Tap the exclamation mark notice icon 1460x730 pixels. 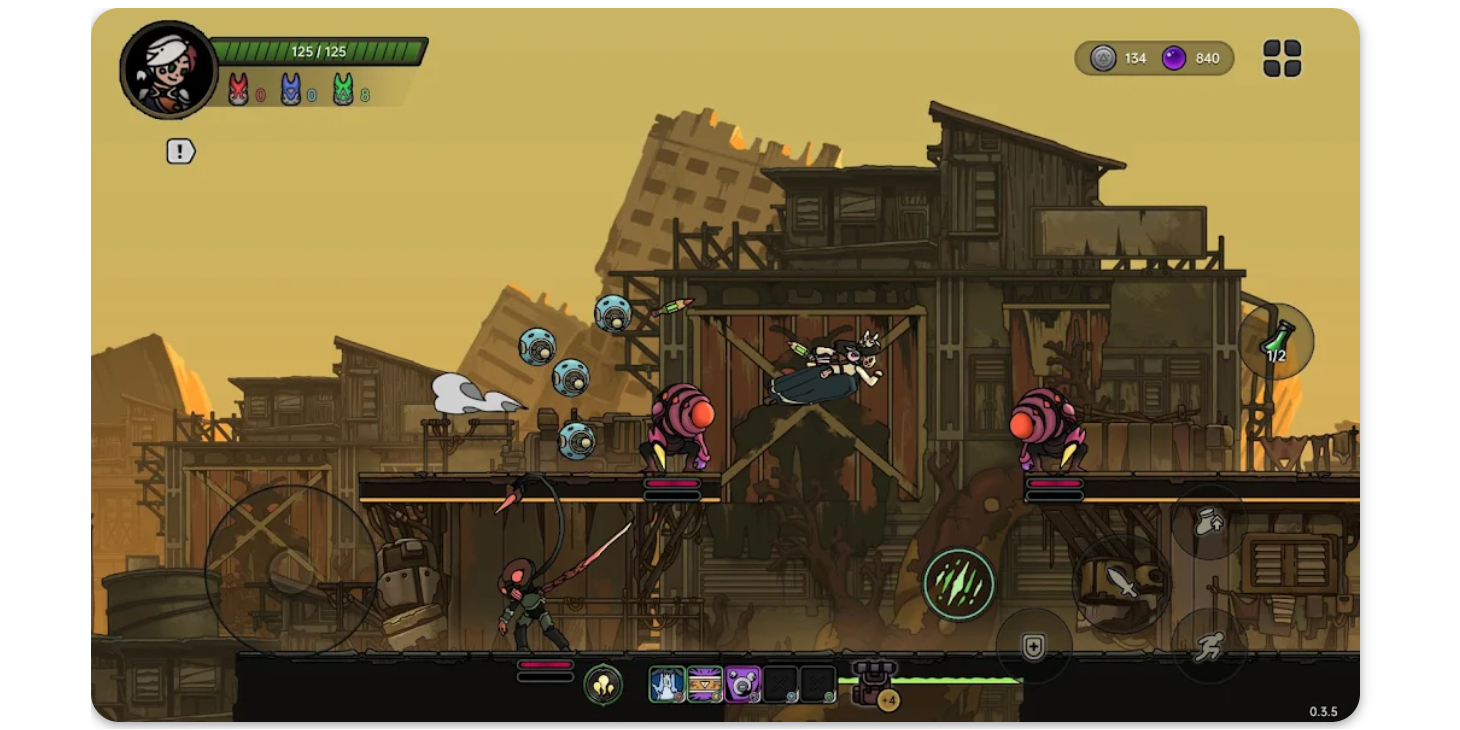[x=179, y=152]
